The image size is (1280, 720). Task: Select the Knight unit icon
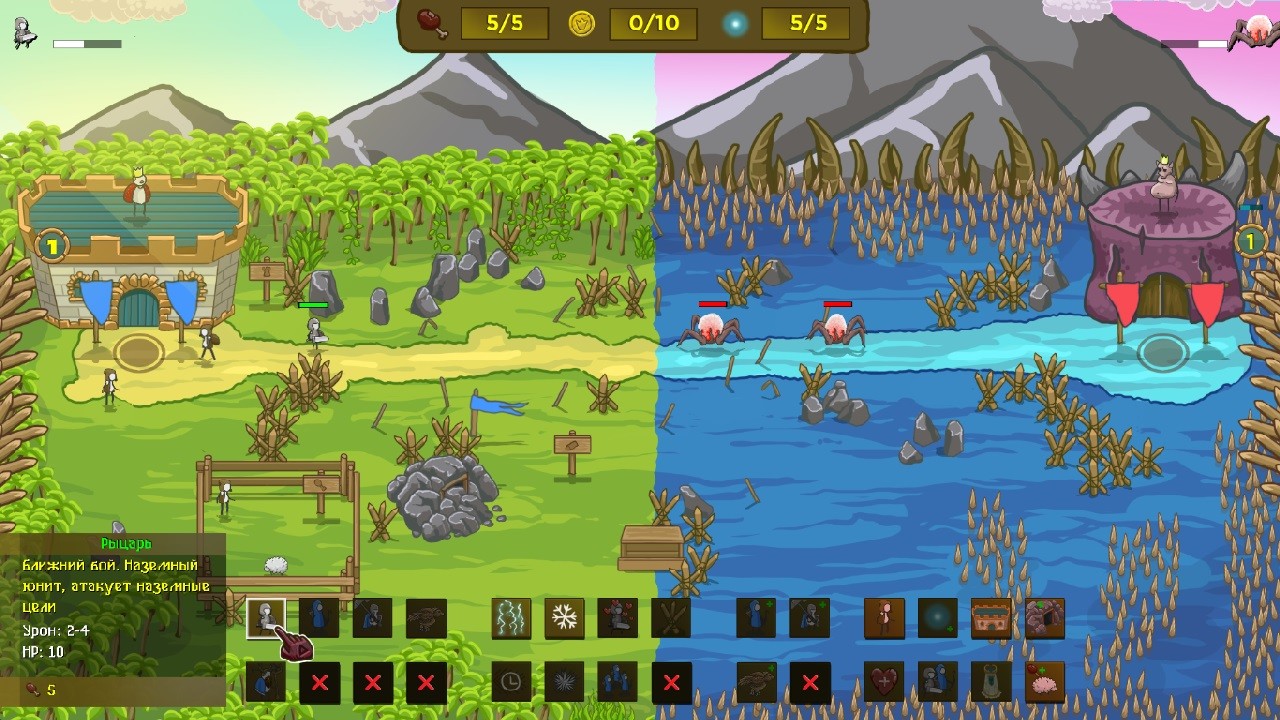265,618
